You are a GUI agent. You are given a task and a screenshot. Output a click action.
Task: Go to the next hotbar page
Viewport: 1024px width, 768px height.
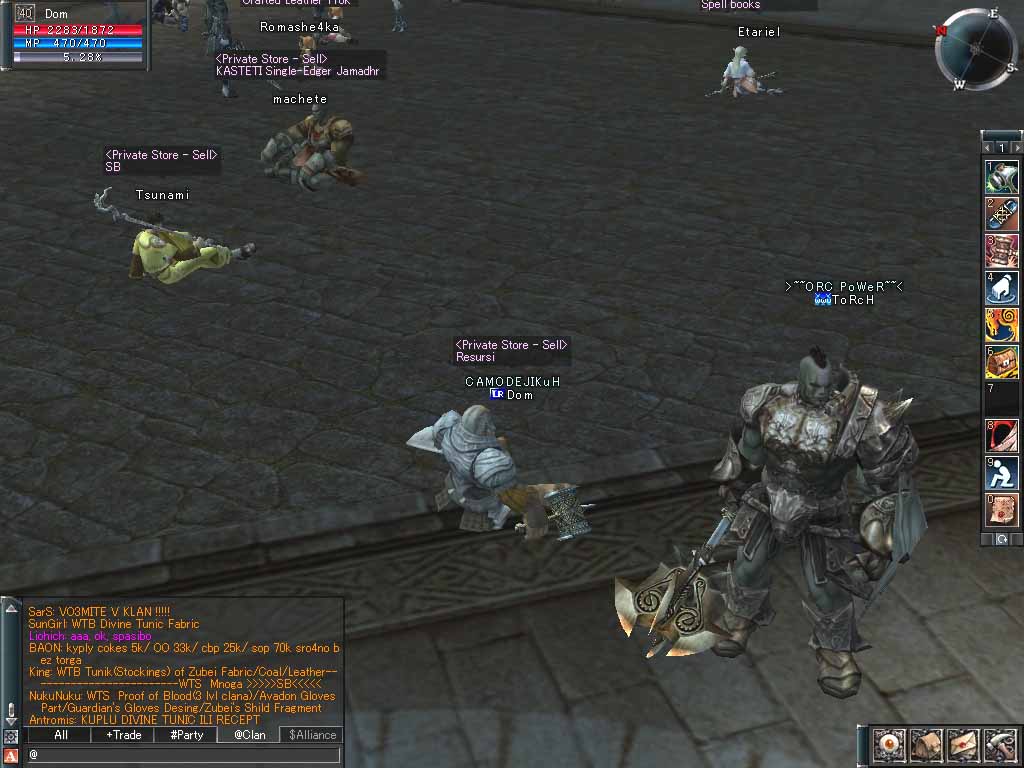click(x=1017, y=148)
